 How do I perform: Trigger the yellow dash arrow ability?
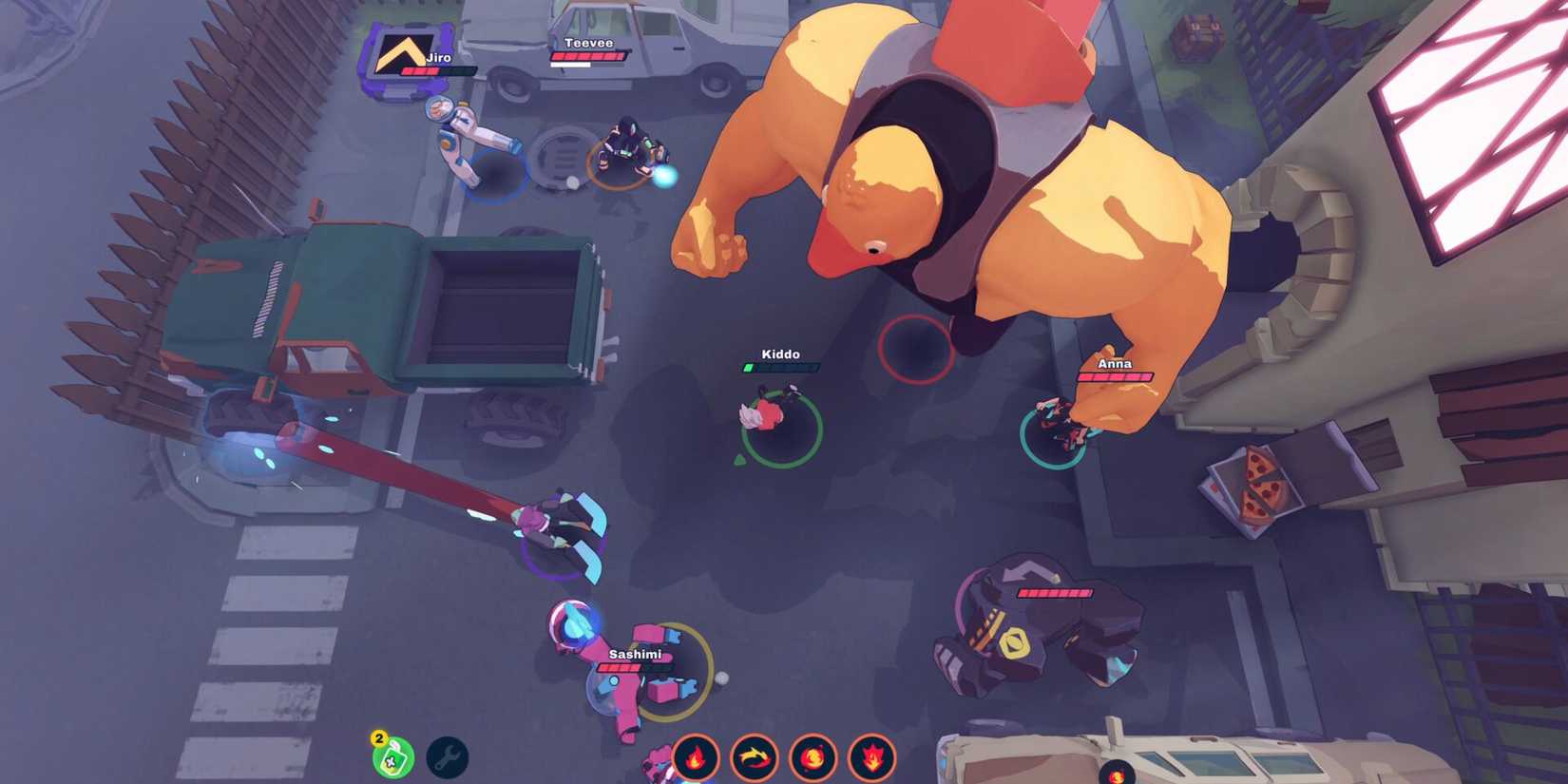[x=755, y=758]
